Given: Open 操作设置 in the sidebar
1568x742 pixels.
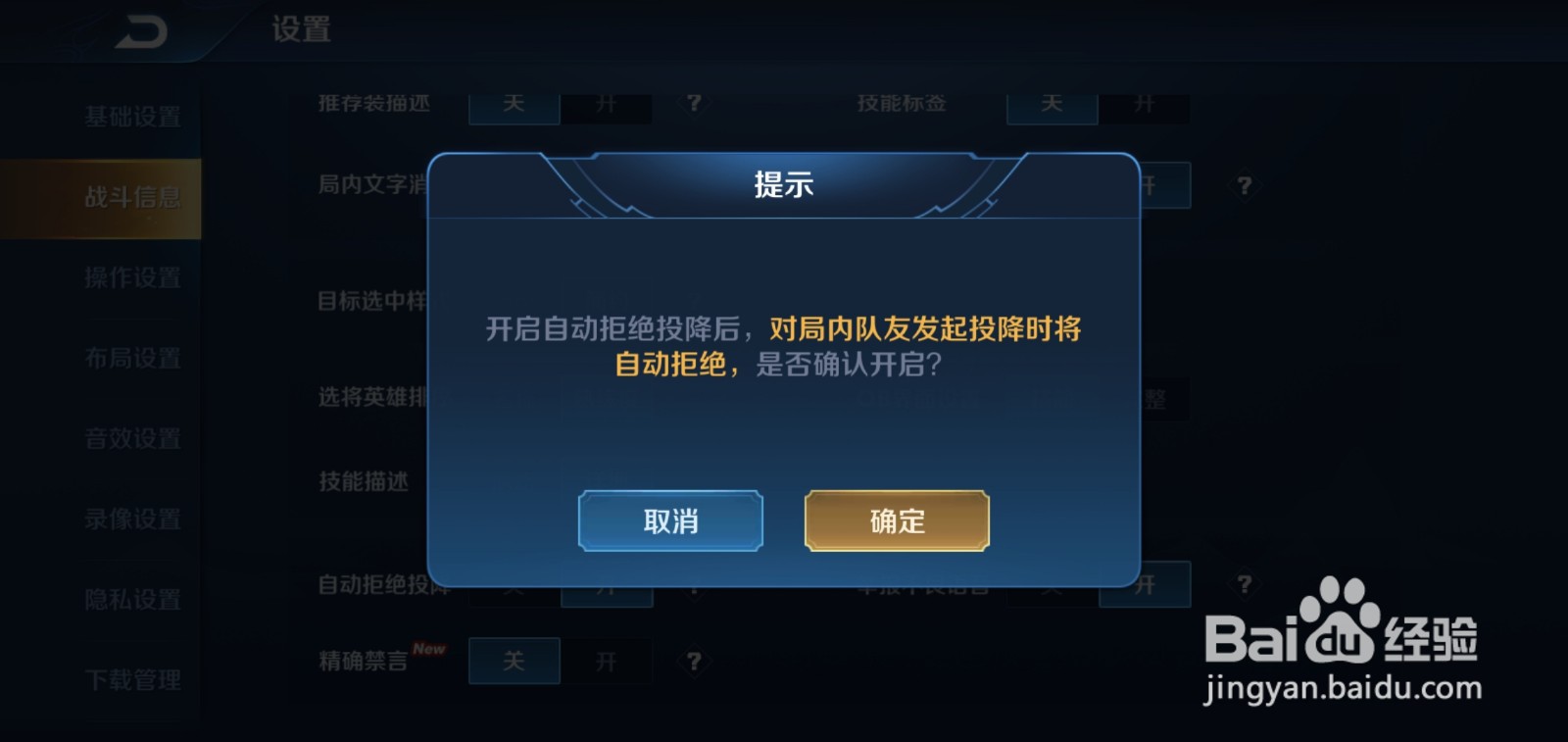Looking at the screenshot, I should (132, 277).
